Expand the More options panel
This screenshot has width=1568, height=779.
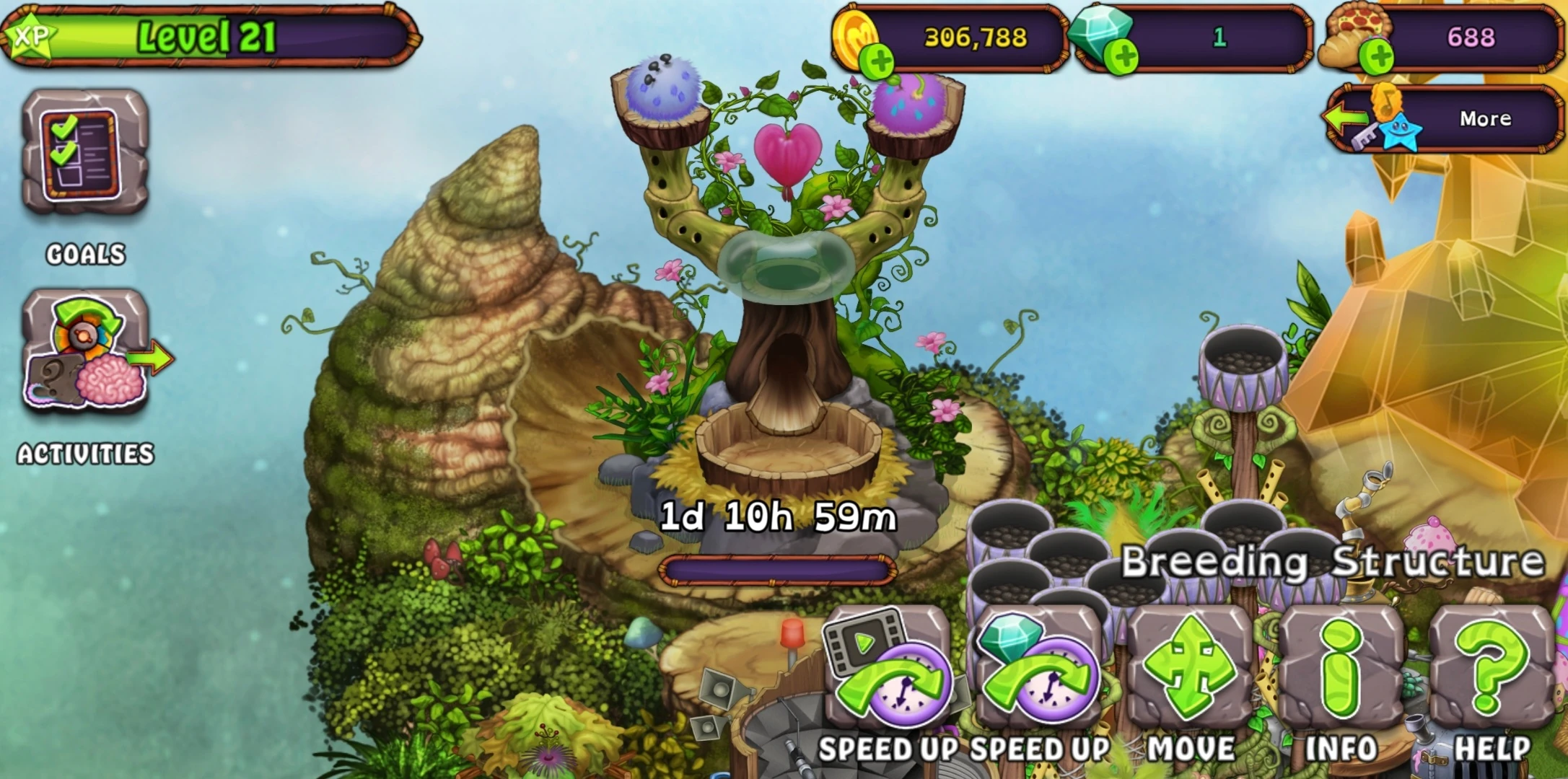tap(1486, 118)
